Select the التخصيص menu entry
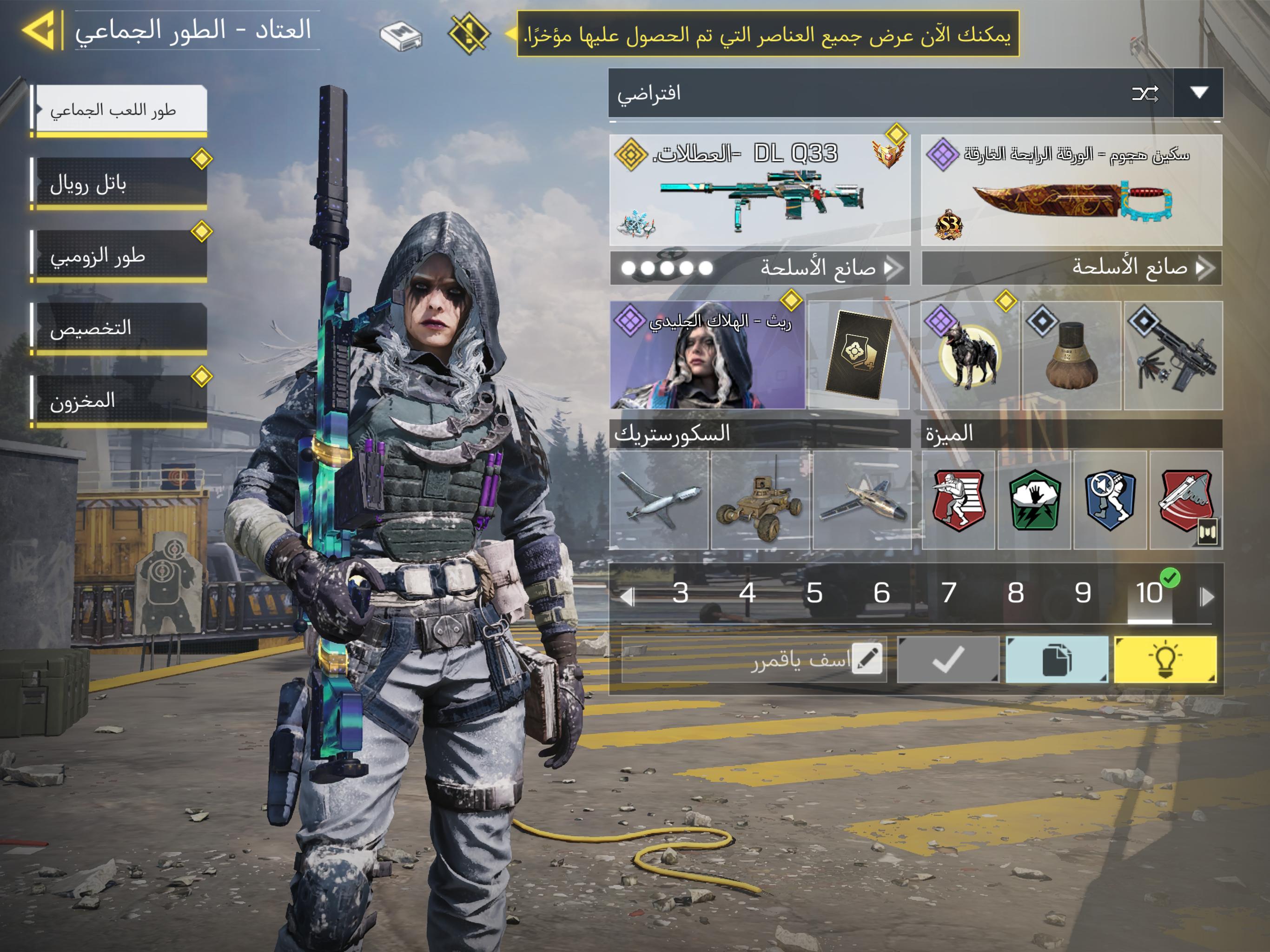This screenshot has width=1270, height=952. [119, 329]
